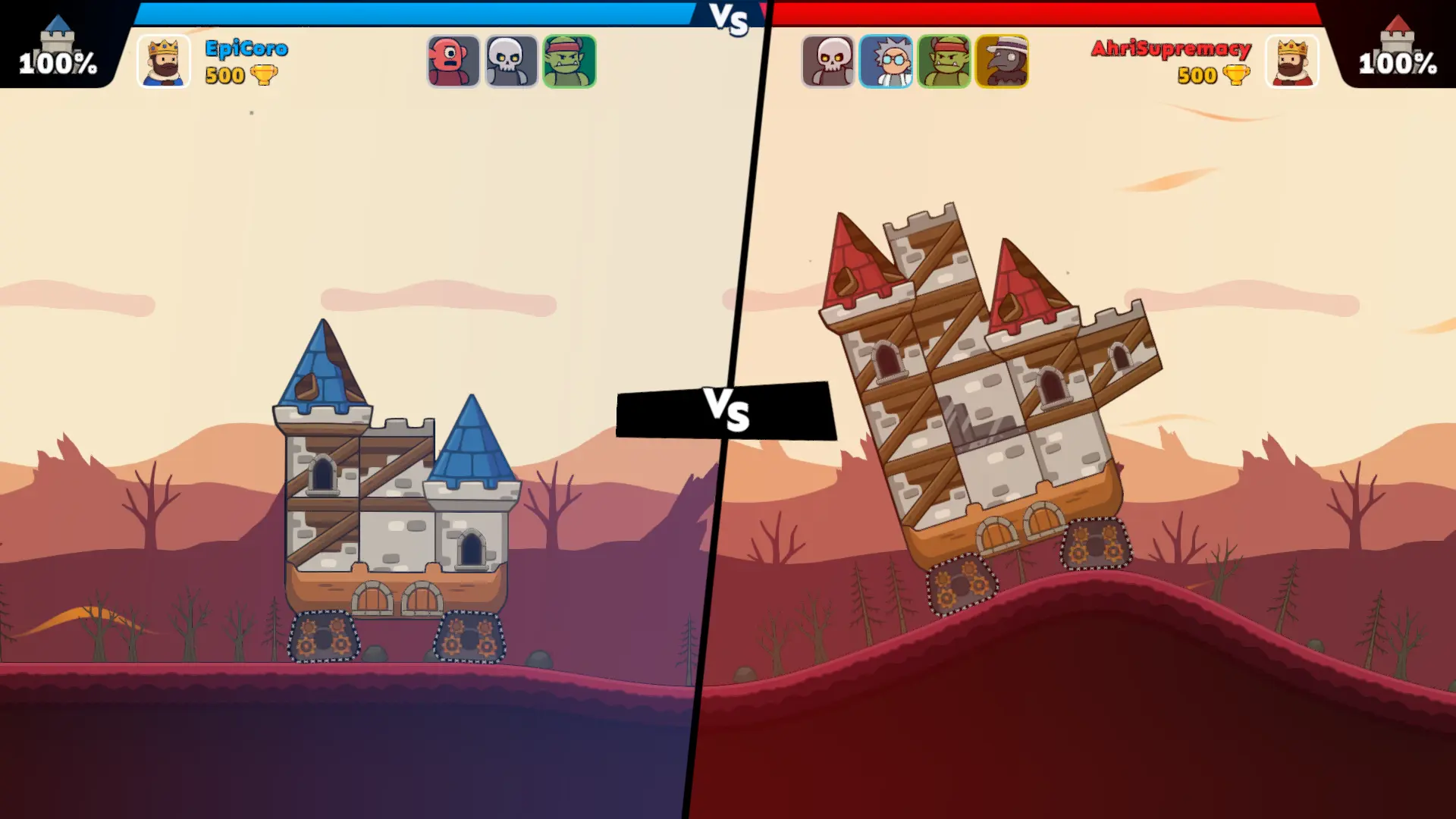Open EpiCoro's king profile portrait
Image resolution: width=1456 pixels, height=819 pixels.
click(x=163, y=61)
